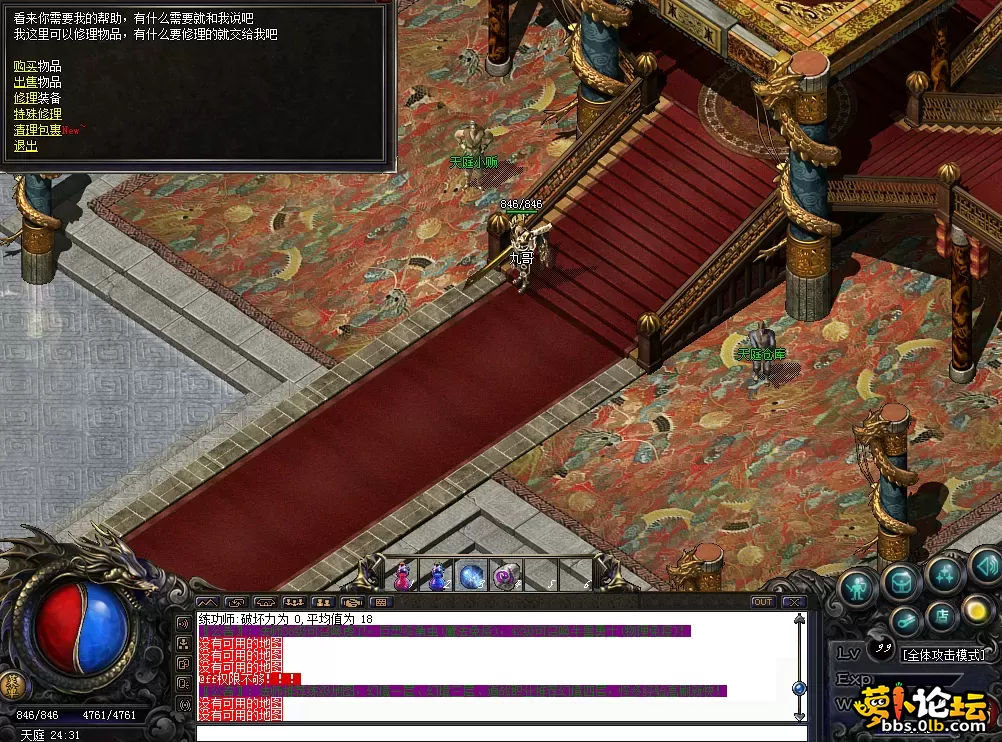Select the 出售物品 sell option
1002x742 pixels.
pyautogui.click(x=37, y=82)
